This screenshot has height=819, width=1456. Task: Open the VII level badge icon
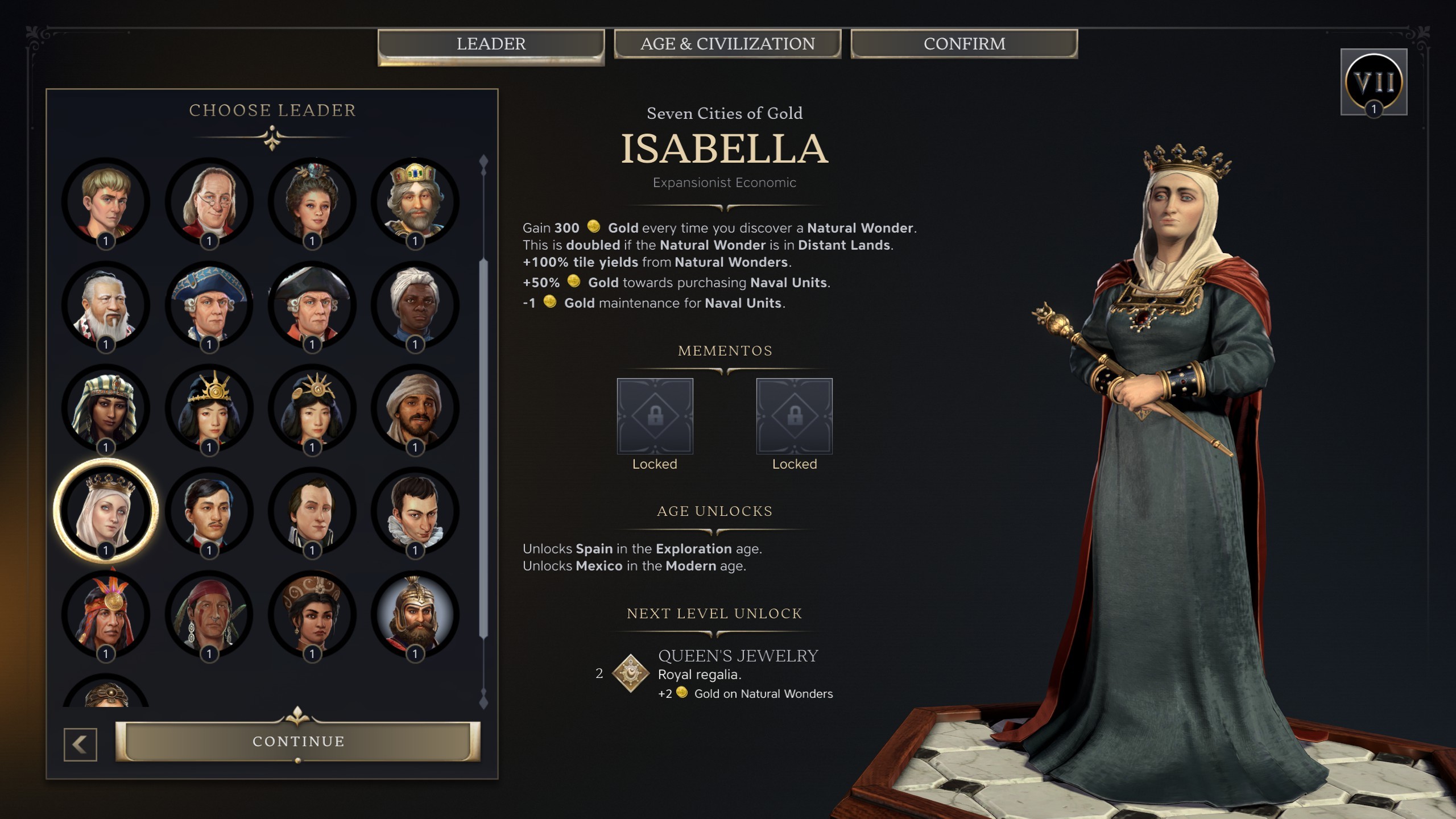tap(1374, 82)
